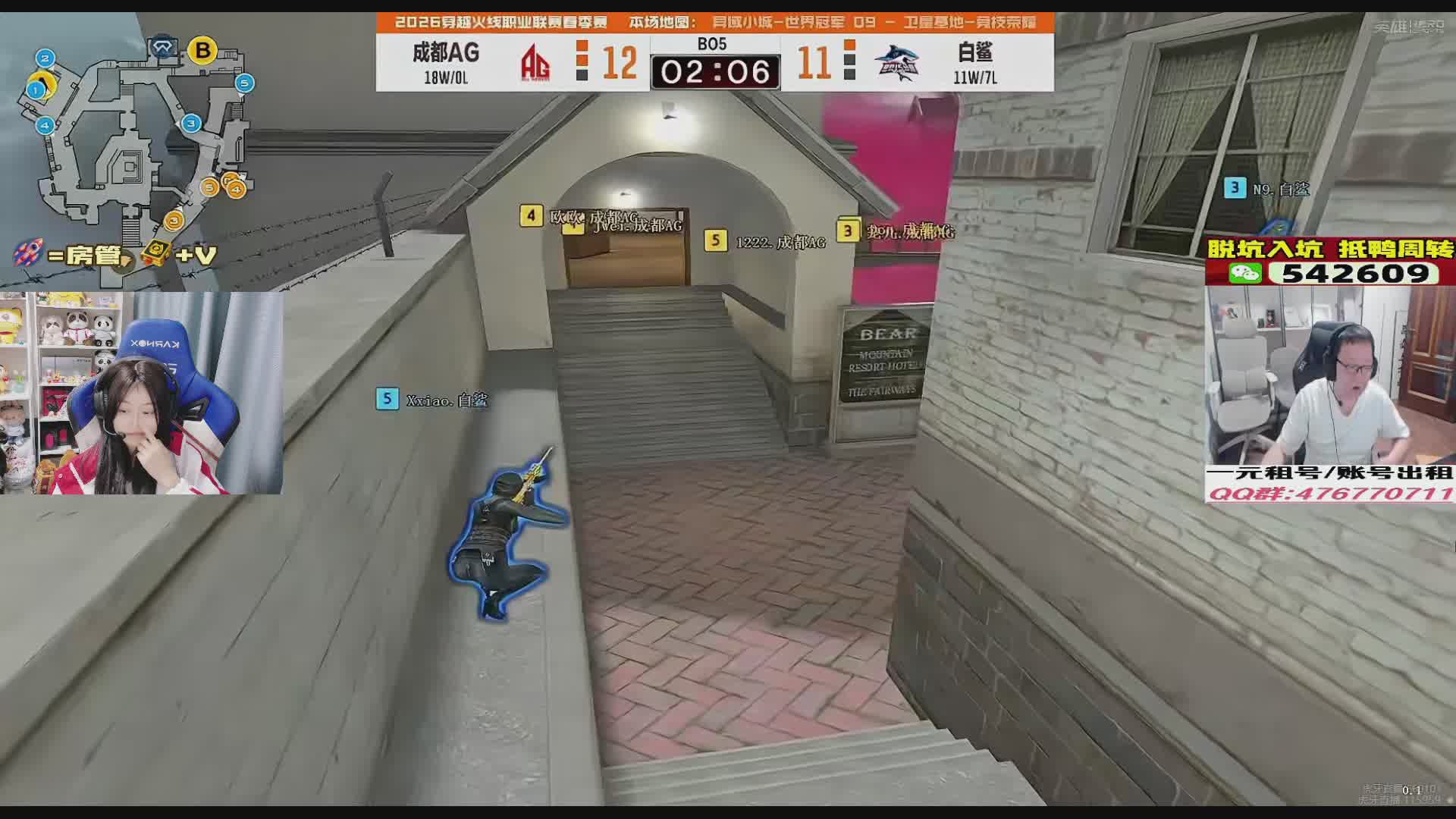Click the dark shield icon above minimap
The width and height of the screenshot is (1456, 819).
[x=162, y=48]
